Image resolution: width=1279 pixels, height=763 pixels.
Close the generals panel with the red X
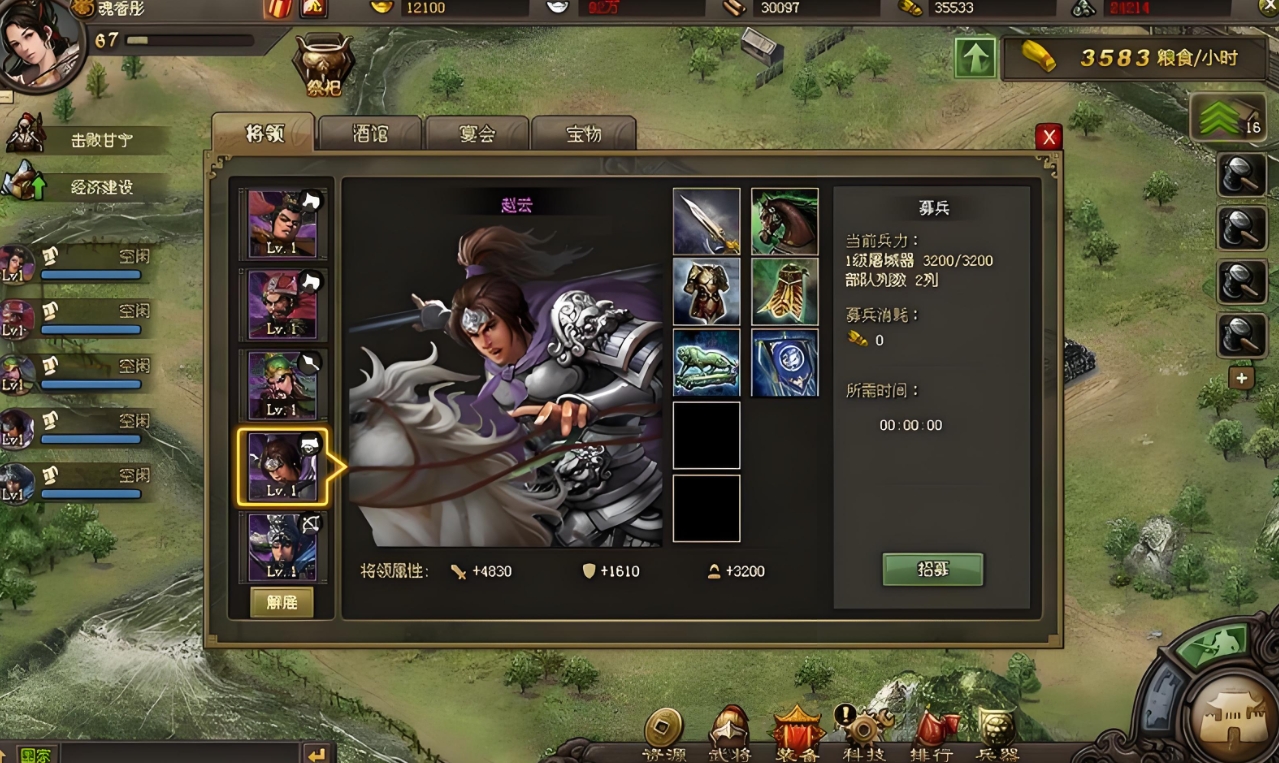click(1048, 138)
